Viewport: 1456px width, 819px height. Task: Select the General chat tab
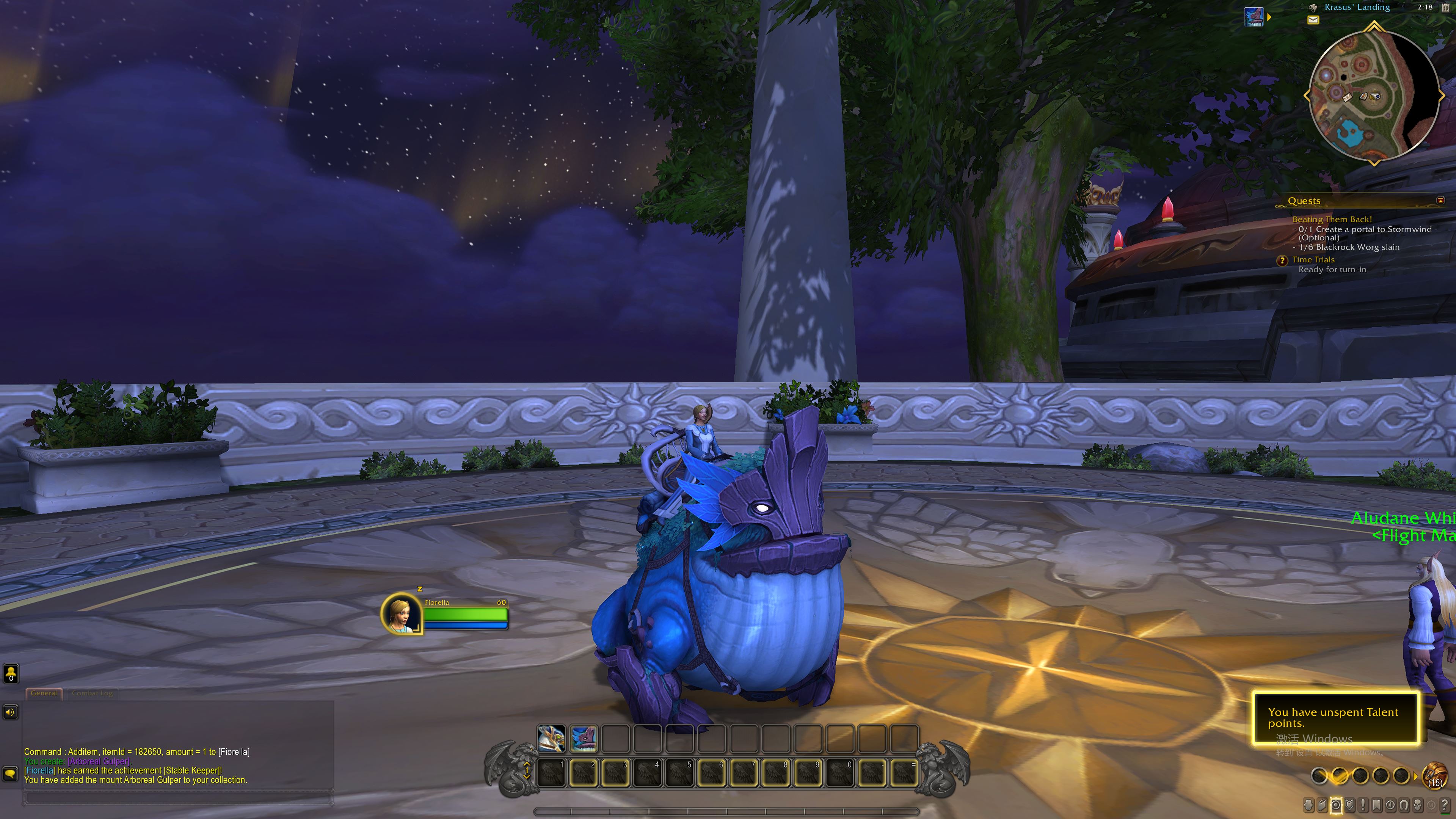point(44,693)
